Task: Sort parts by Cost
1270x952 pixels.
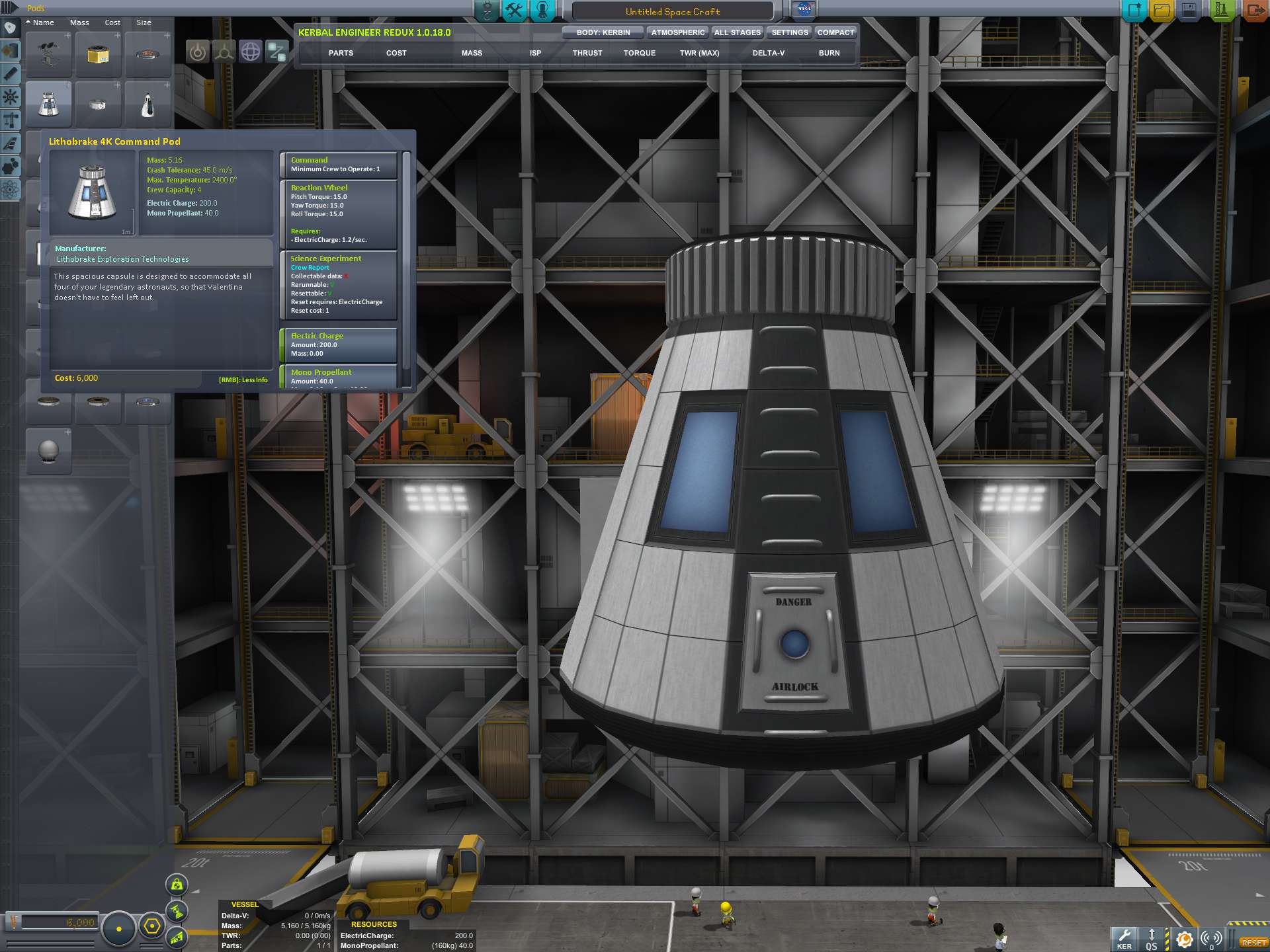Action: click(112, 22)
